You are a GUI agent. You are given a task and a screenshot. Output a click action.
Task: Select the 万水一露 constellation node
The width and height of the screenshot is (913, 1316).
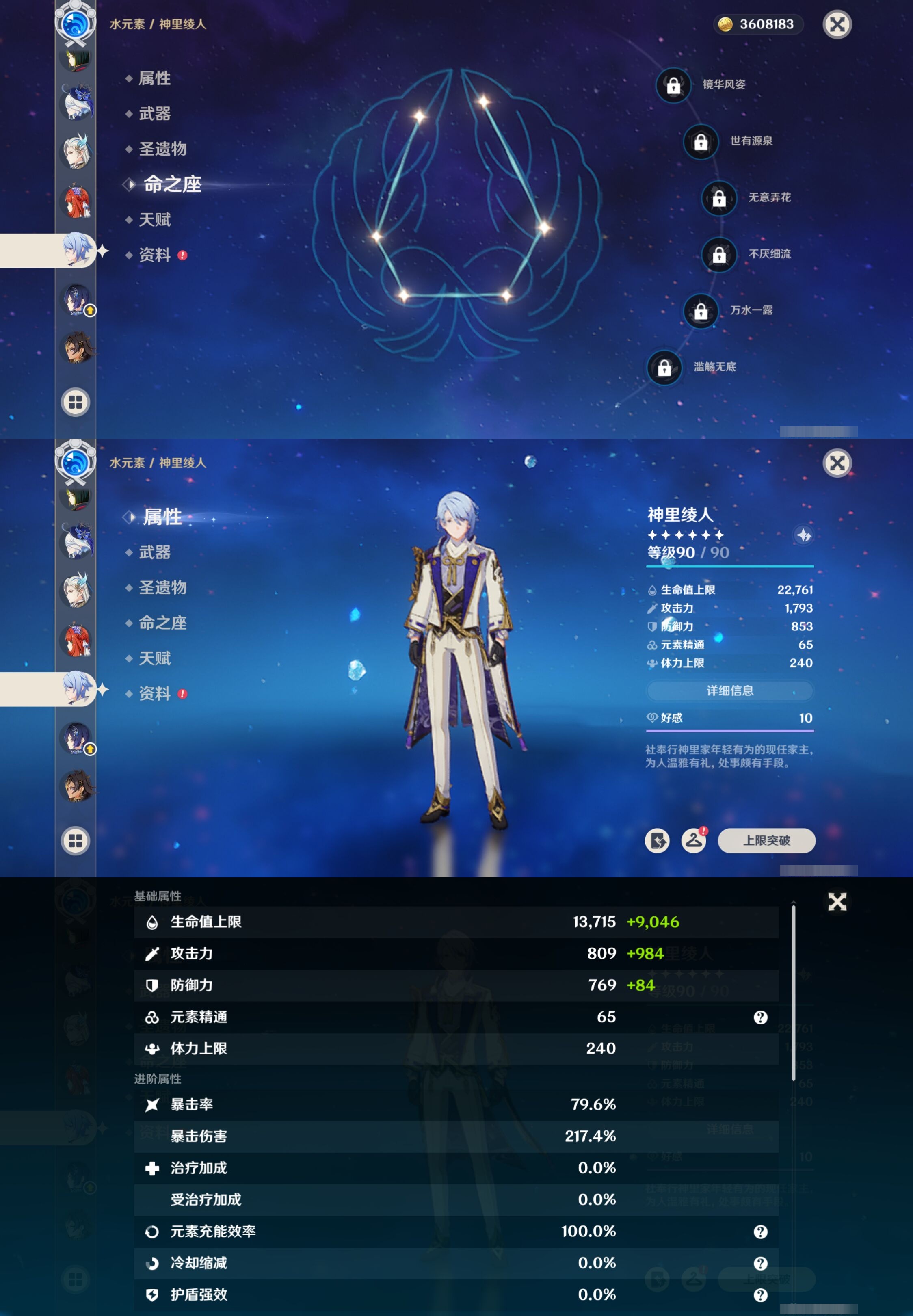(x=701, y=311)
